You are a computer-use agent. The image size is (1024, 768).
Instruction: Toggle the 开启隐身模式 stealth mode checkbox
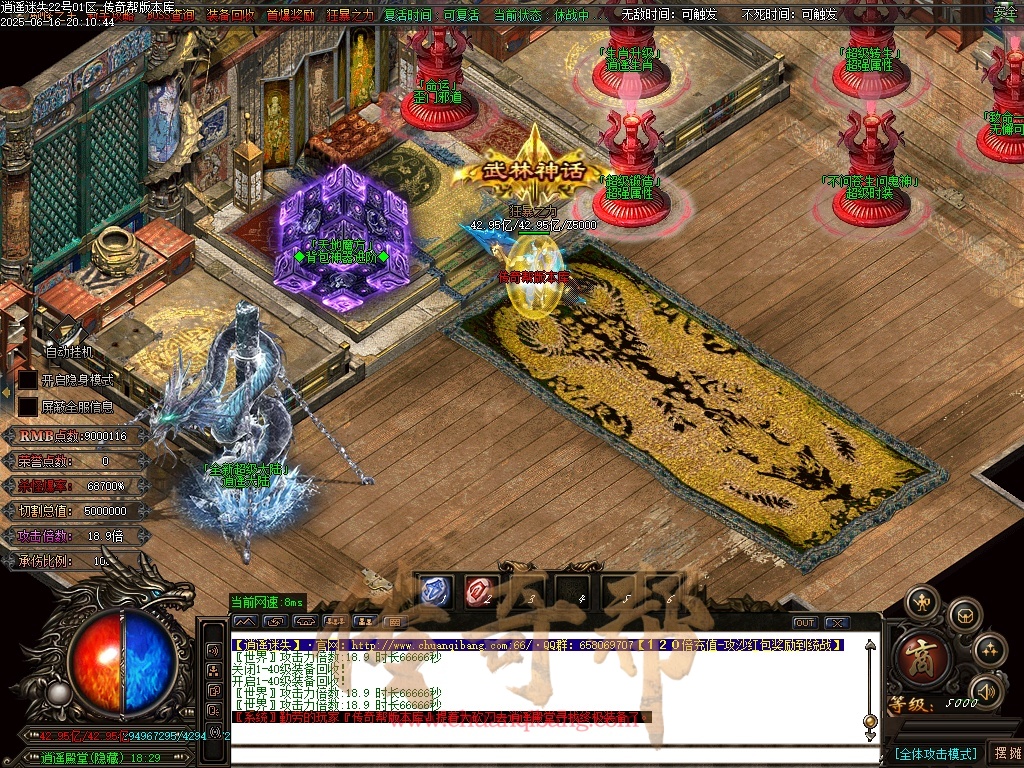point(28,380)
